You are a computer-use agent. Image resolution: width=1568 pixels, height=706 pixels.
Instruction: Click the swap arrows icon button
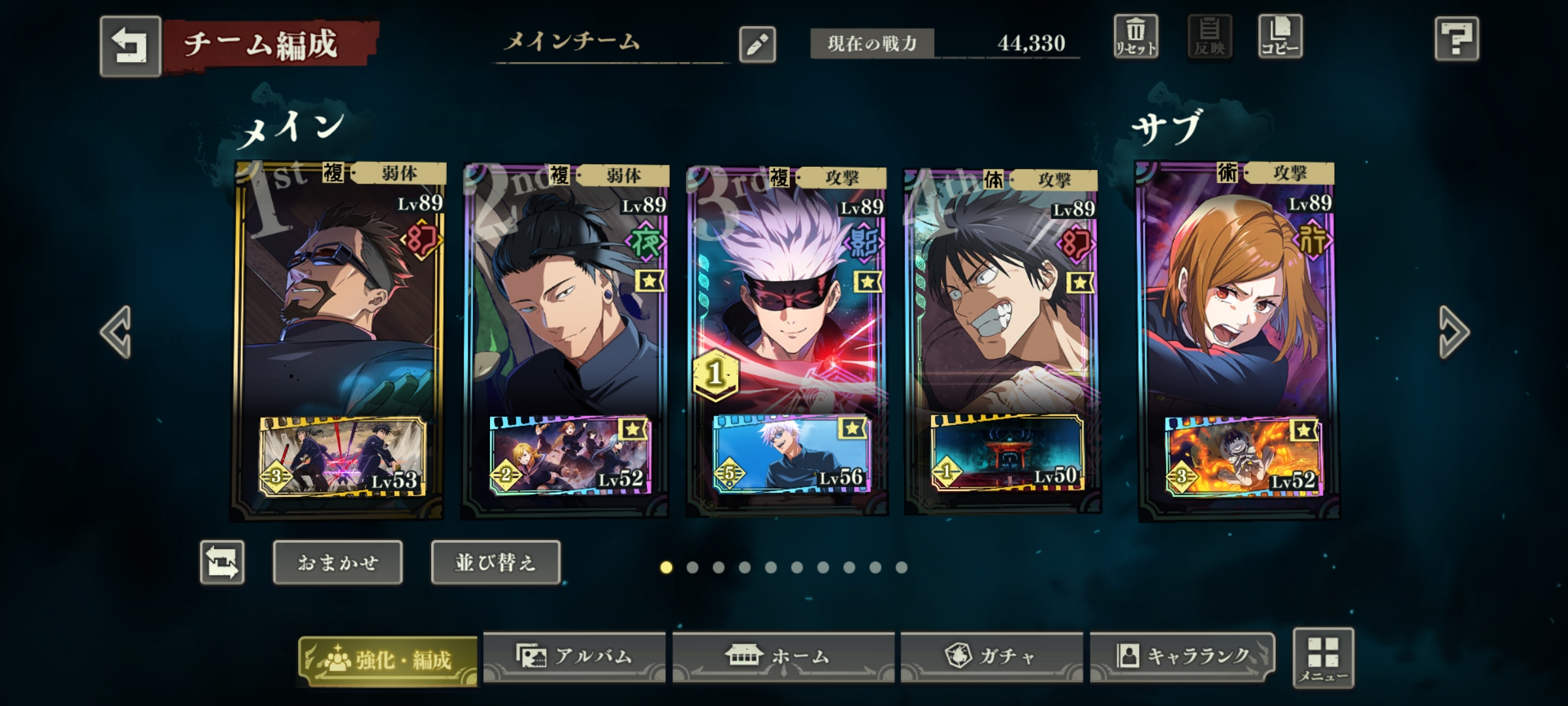click(222, 562)
